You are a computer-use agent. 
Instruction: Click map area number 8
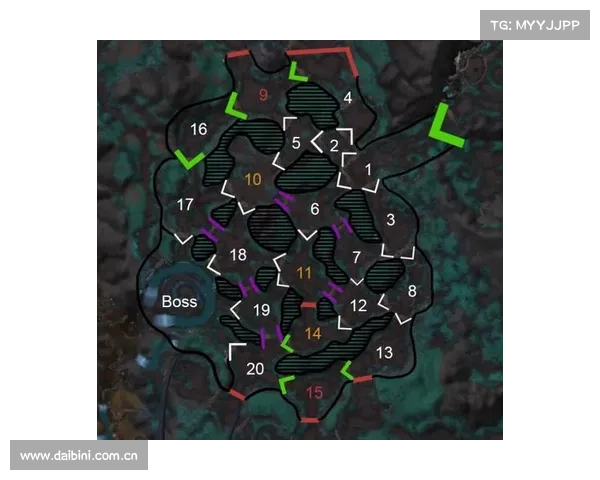412,291
